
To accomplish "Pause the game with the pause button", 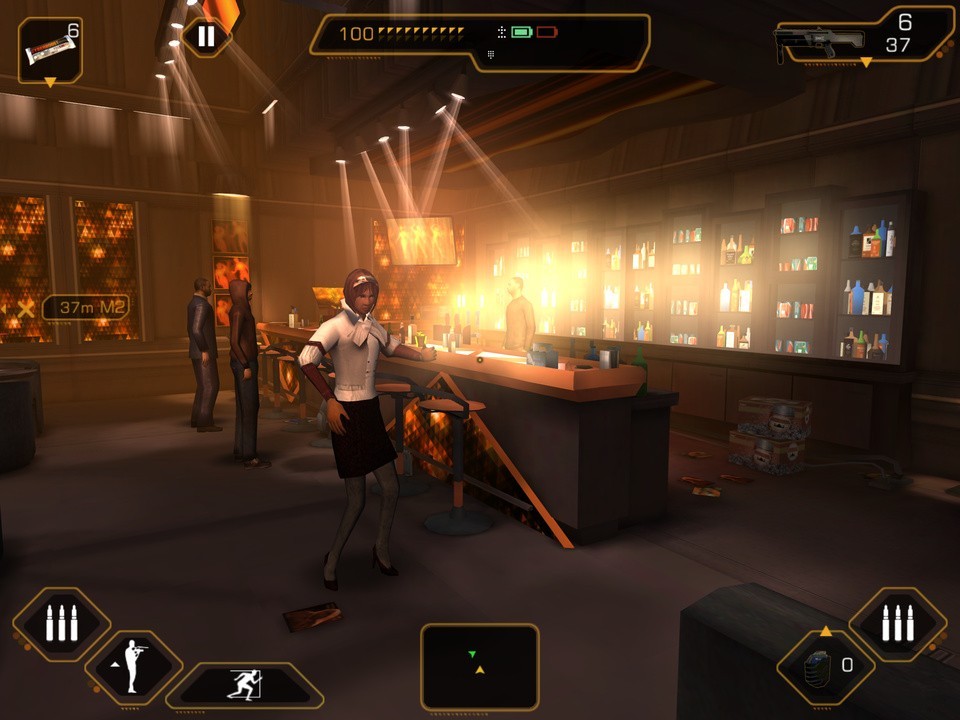I will tap(206, 37).
